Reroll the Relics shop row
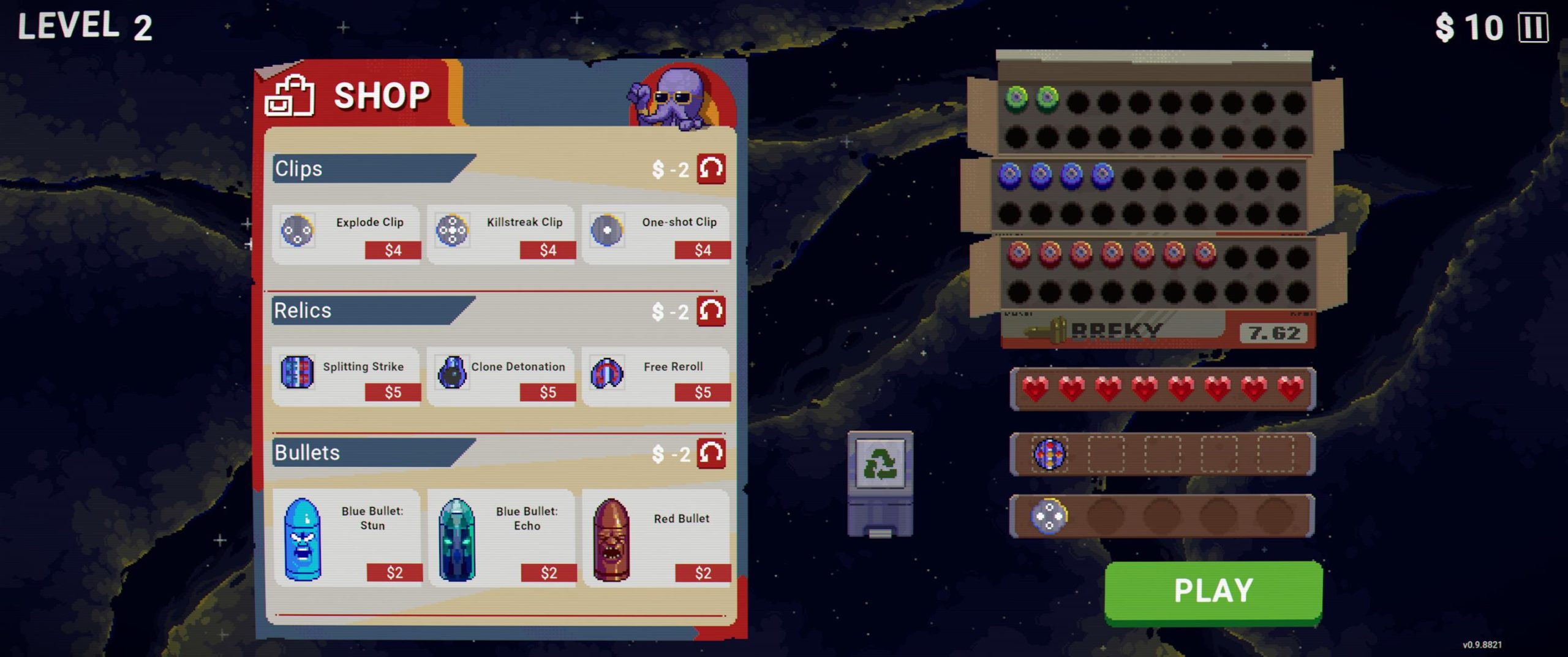The height and width of the screenshot is (657, 1568). click(x=711, y=311)
